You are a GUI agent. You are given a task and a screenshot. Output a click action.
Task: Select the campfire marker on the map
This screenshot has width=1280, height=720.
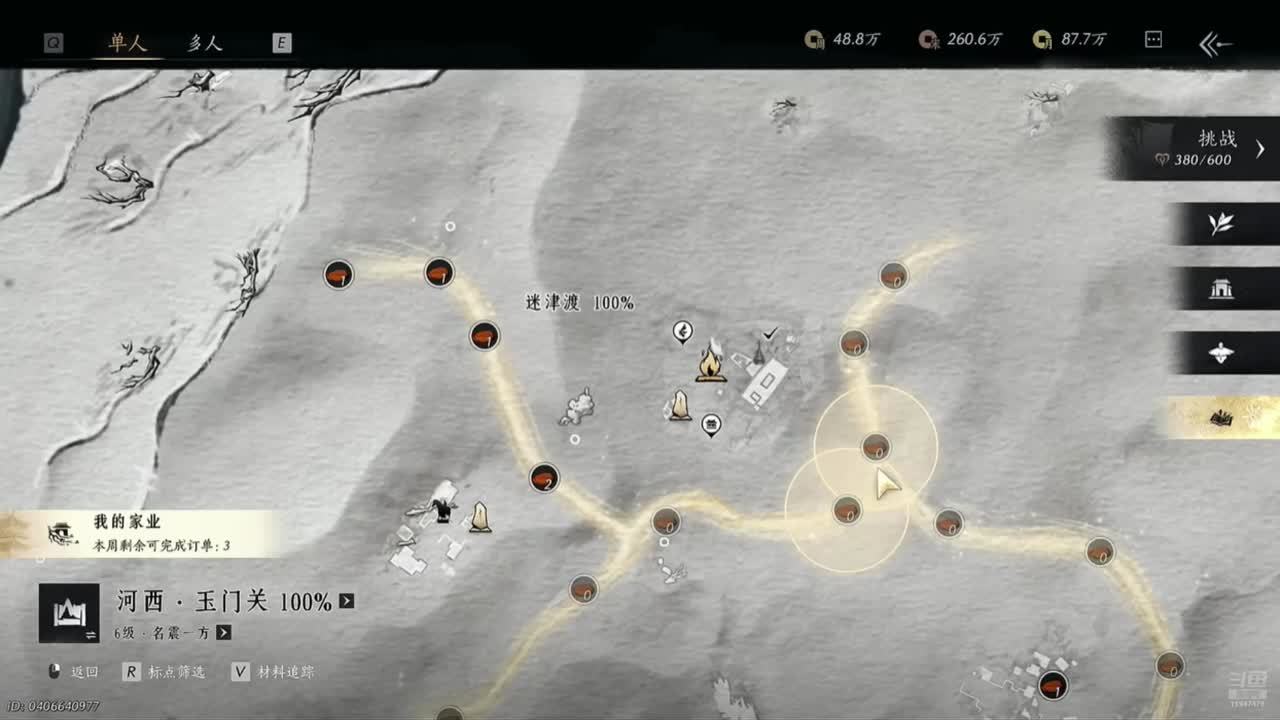pyautogui.click(x=711, y=364)
